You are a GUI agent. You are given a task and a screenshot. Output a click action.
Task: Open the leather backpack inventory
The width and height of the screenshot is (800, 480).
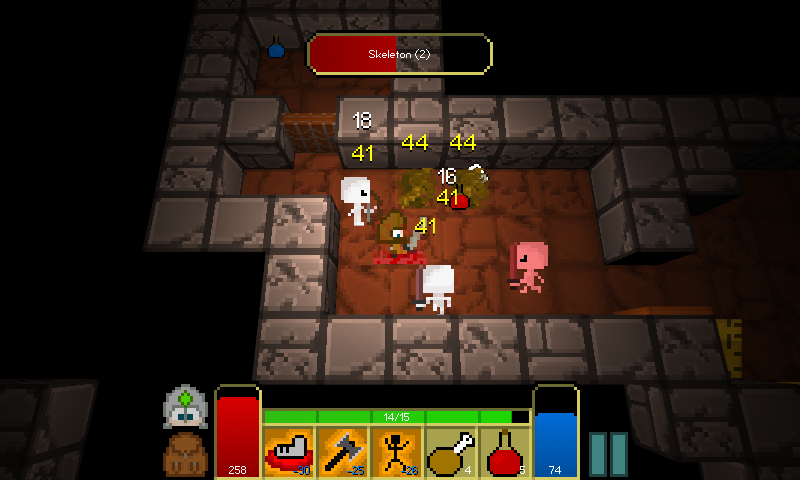click(x=185, y=453)
